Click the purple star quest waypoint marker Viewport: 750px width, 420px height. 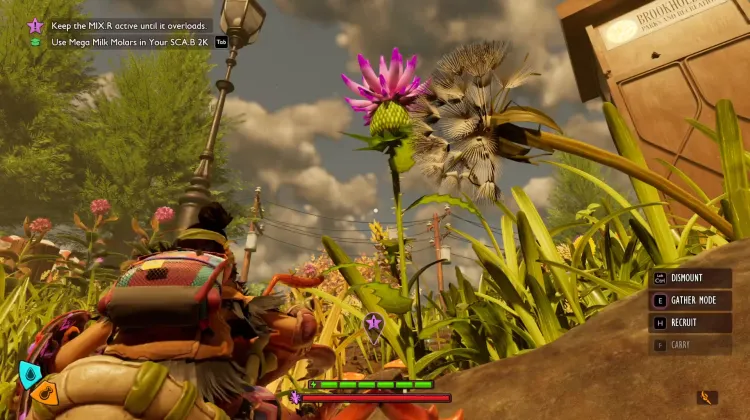pos(373,322)
